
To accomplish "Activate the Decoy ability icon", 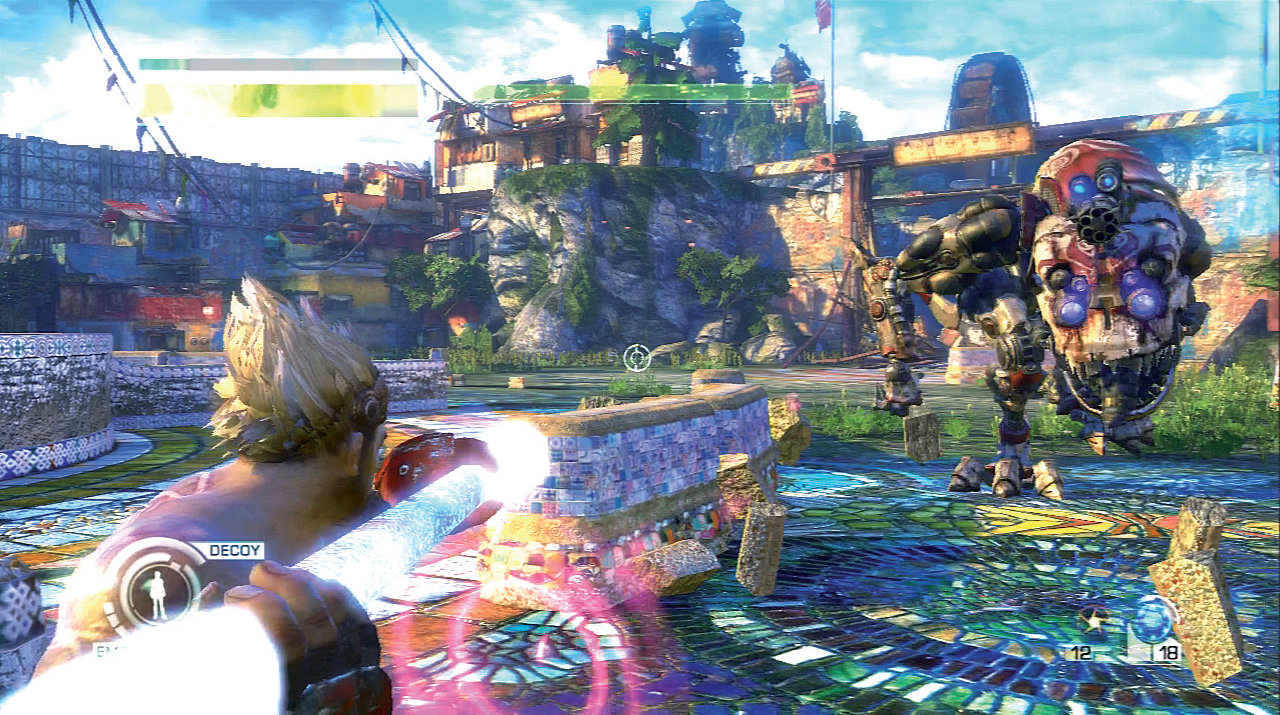I will tap(157, 587).
